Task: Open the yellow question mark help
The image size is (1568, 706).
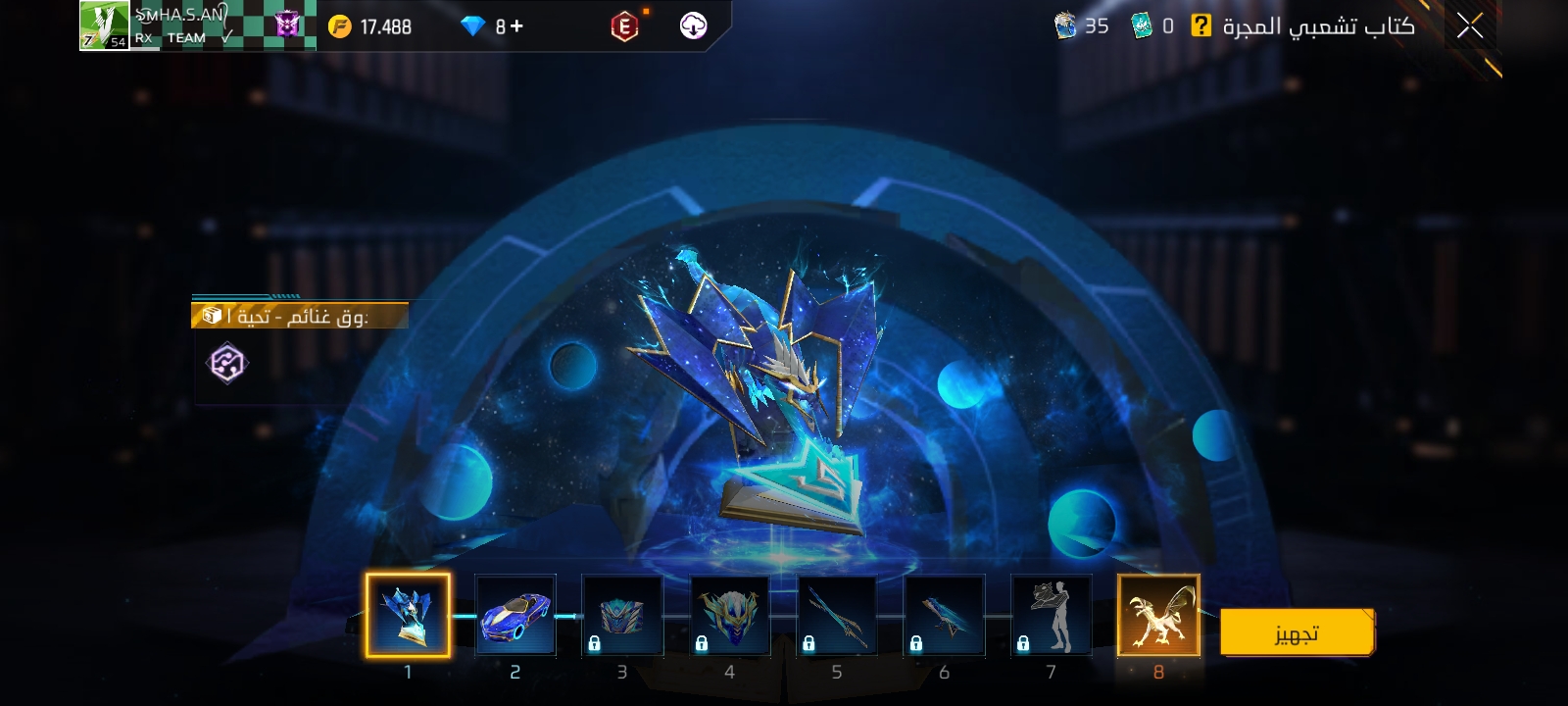Action: click(x=1200, y=26)
